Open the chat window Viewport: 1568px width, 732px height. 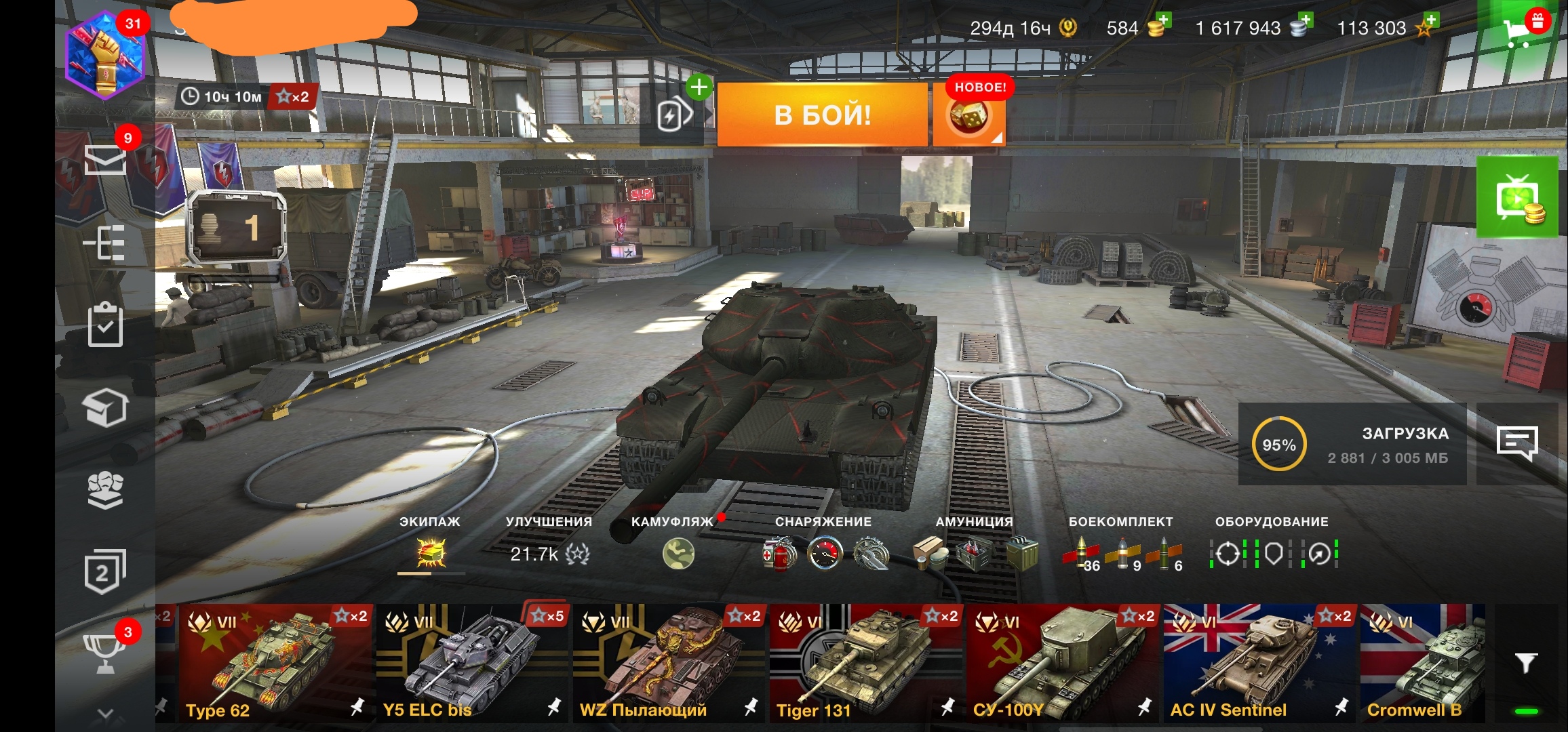(x=1516, y=444)
